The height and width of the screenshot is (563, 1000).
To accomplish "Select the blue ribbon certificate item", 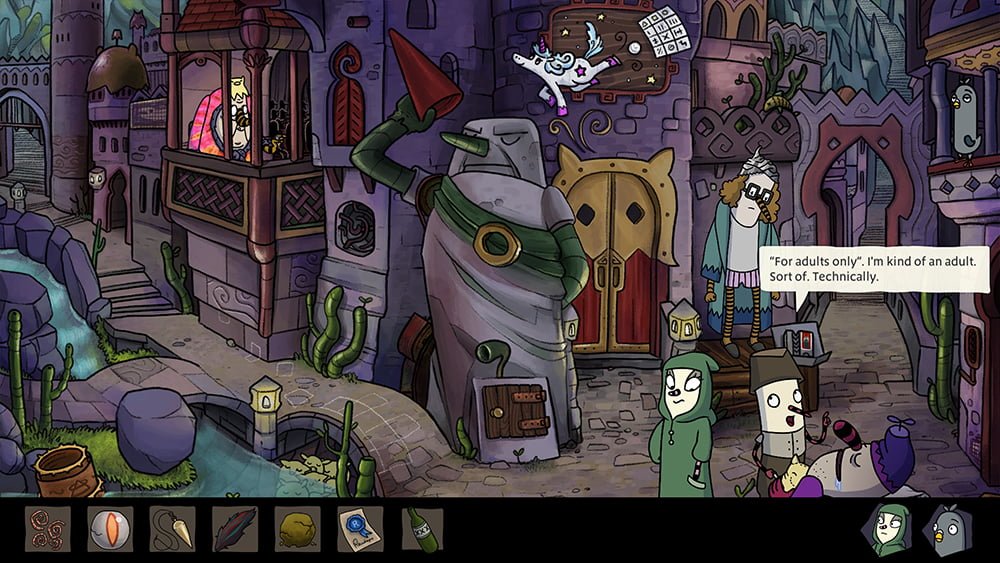I will pyautogui.click(x=359, y=529).
